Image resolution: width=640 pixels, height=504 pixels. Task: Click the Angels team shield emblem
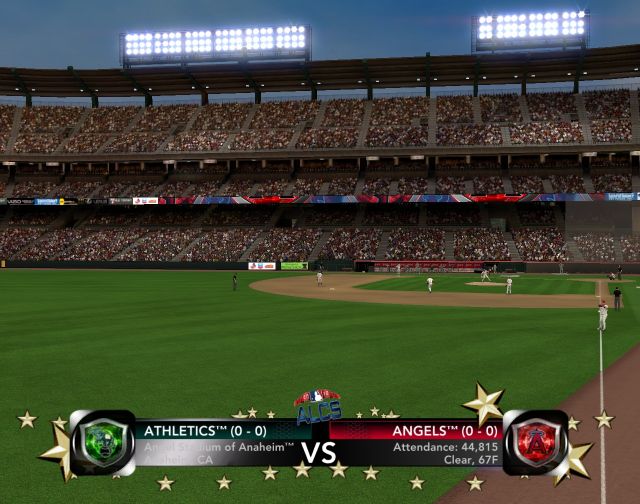(535, 442)
